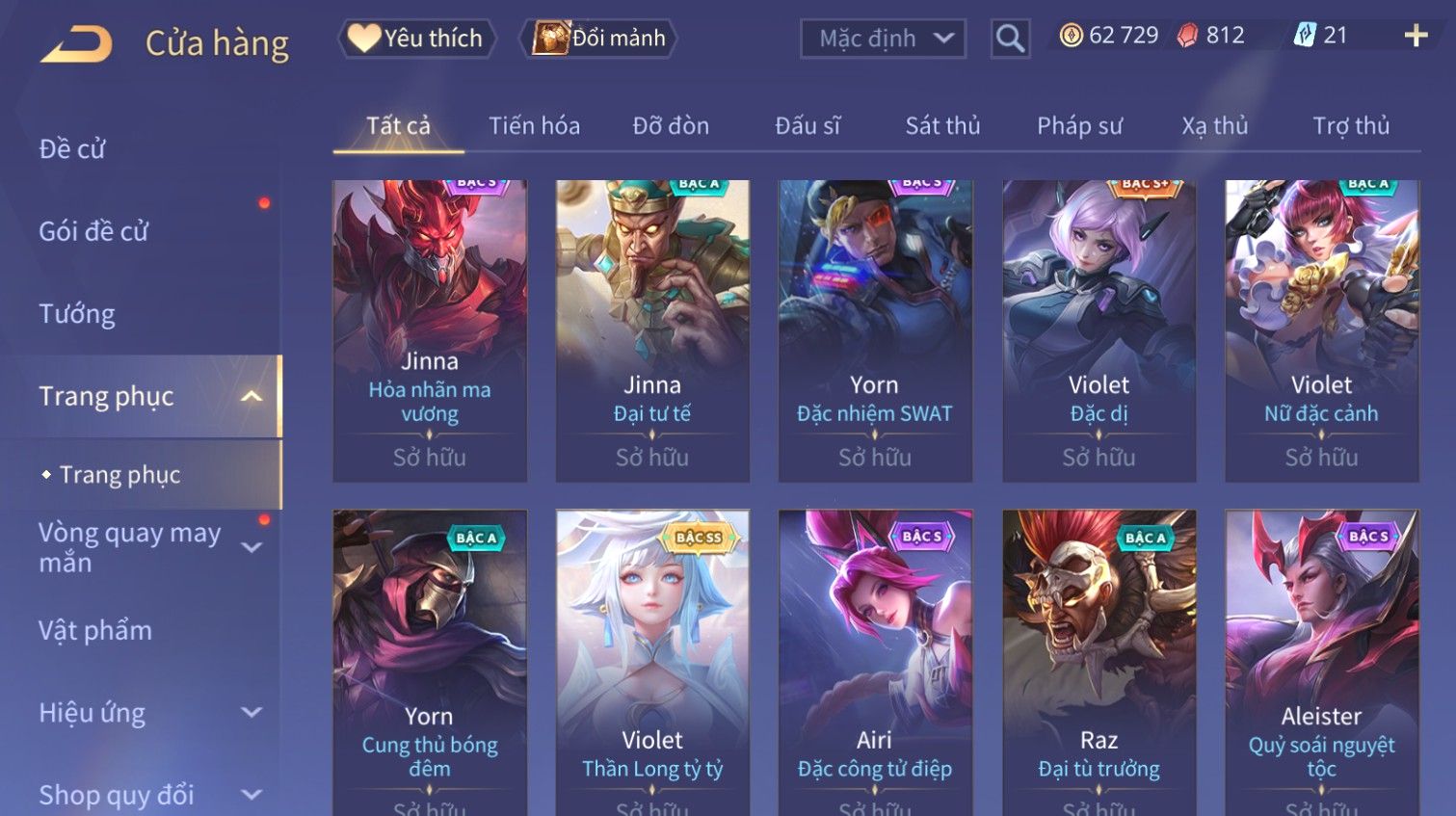Viewport: 1456px width, 816px height.
Task: Open the Đổi mảnh exchange
Action: [x=598, y=39]
